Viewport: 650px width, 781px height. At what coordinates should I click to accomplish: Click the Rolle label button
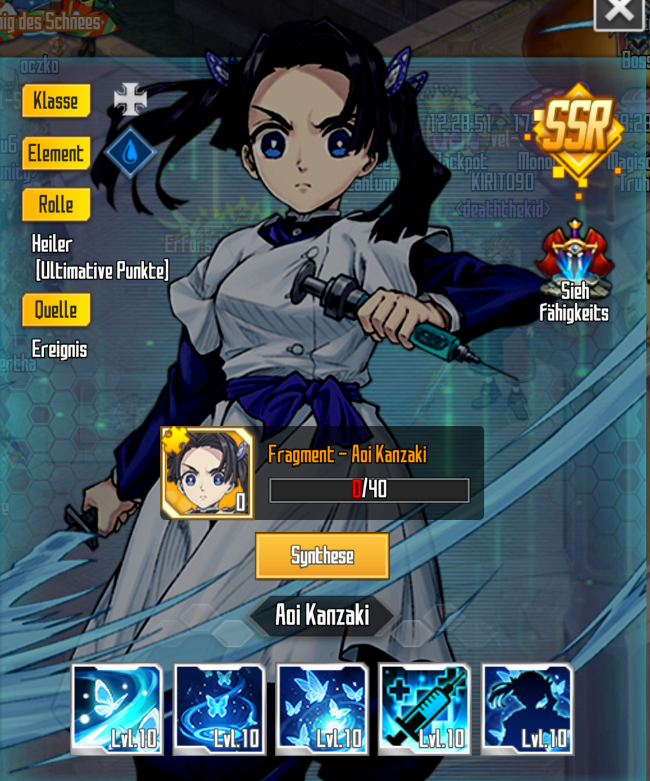[x=56, y=205]
